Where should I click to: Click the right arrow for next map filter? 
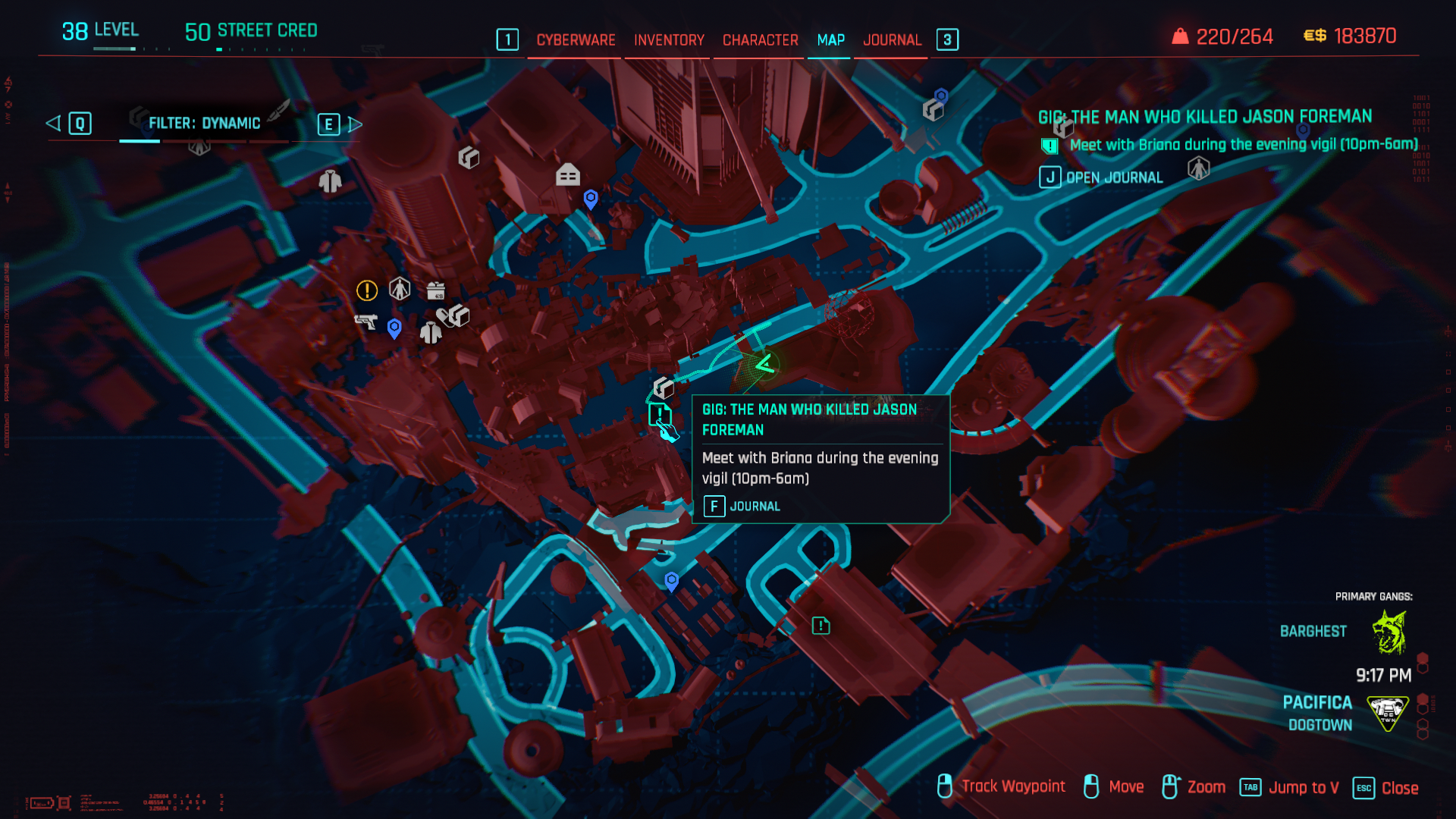(x=355, y=124)
